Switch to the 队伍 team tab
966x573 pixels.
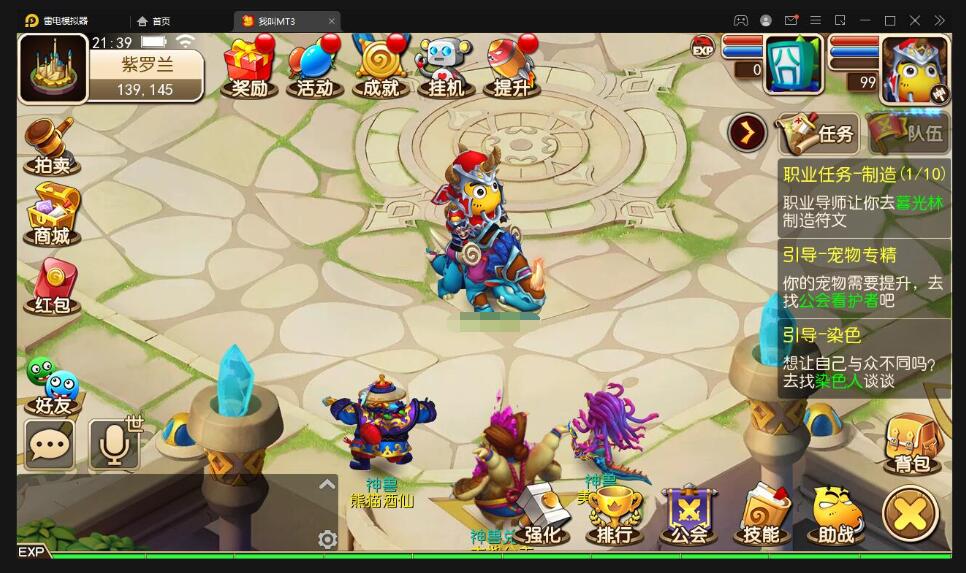(x=908, y=133)
